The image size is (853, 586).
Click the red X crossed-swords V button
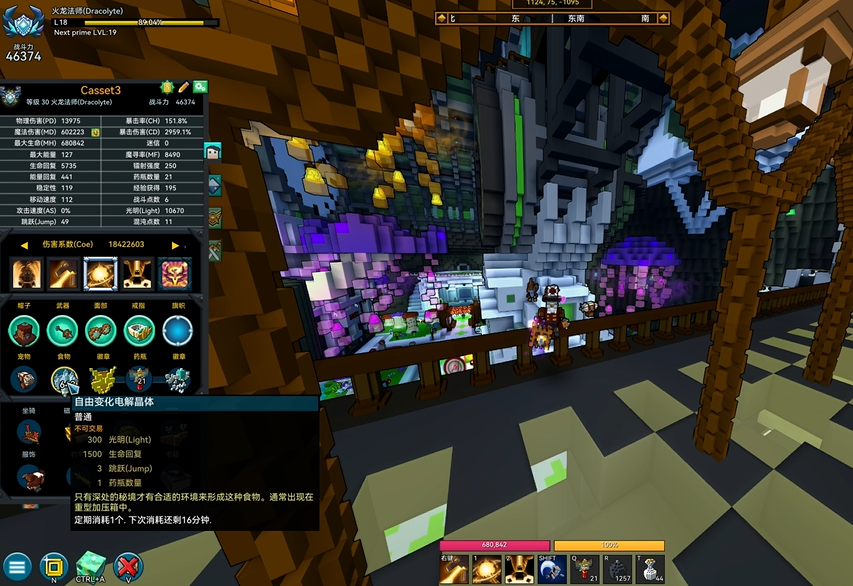[x=127, y=567]
